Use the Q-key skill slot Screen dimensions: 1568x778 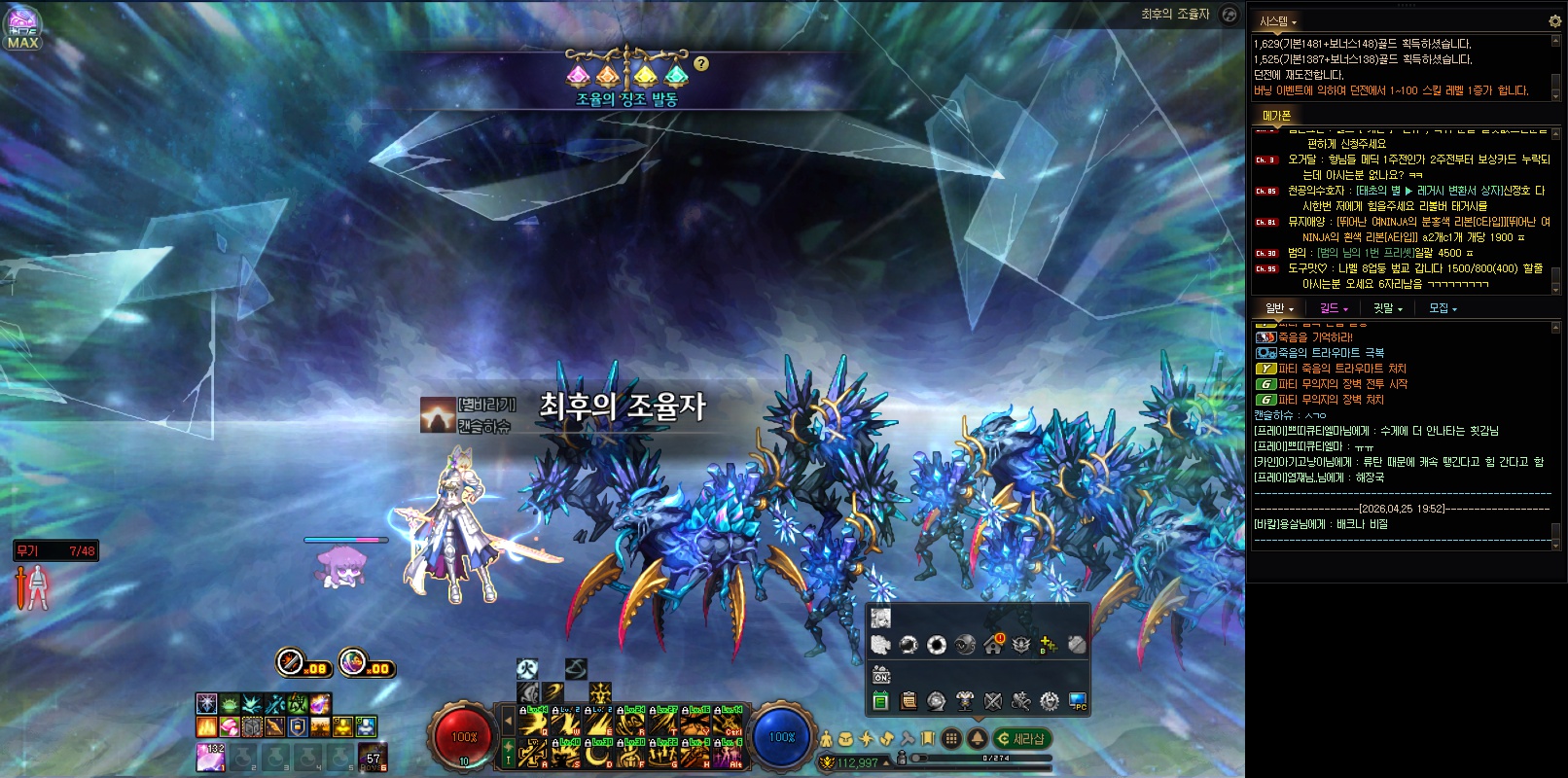tap(533, 724)
